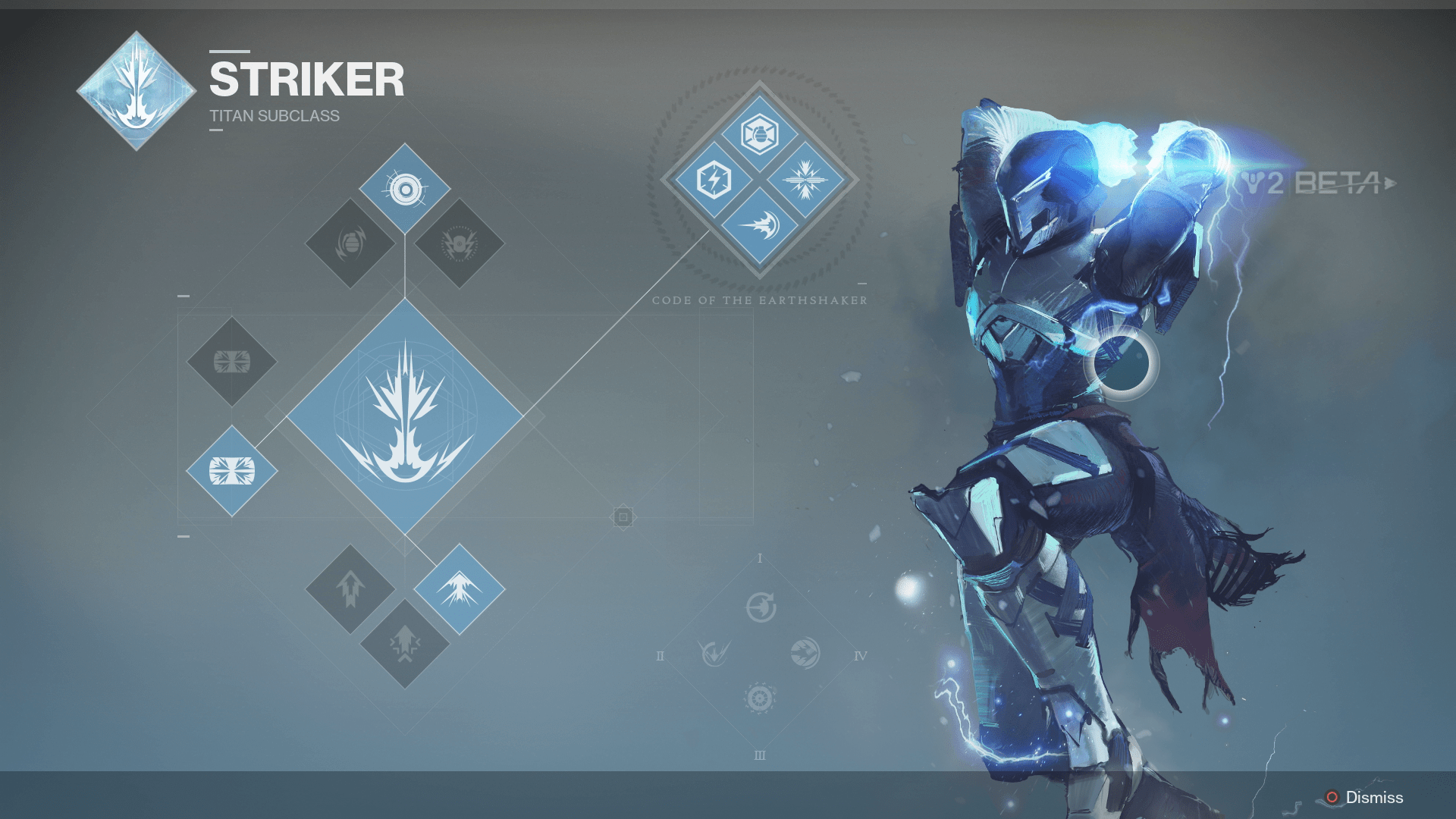Select the highlighted concentric-ring grenade node
Image resolution: width=1456 pixels, height=819 pixels.
pyautogui.click(x=405, y=189)
